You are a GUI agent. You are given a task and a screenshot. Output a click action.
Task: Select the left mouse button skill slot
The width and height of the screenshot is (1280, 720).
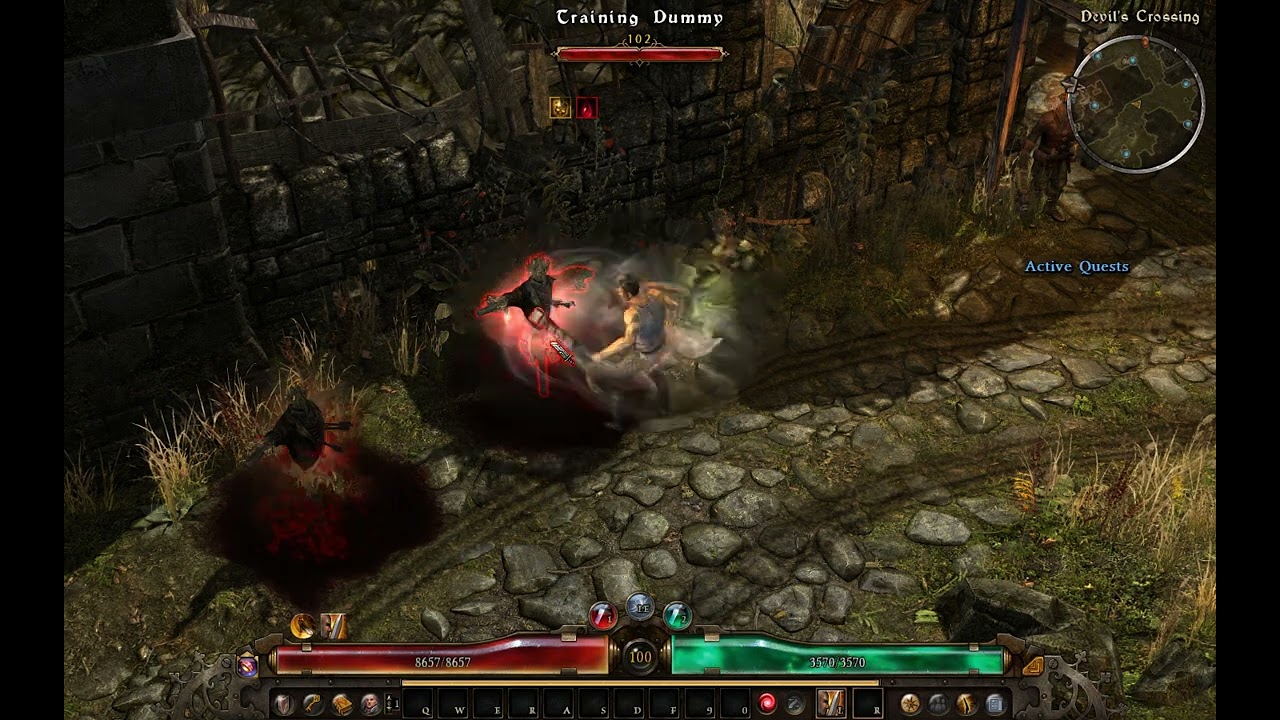(831, 703)
